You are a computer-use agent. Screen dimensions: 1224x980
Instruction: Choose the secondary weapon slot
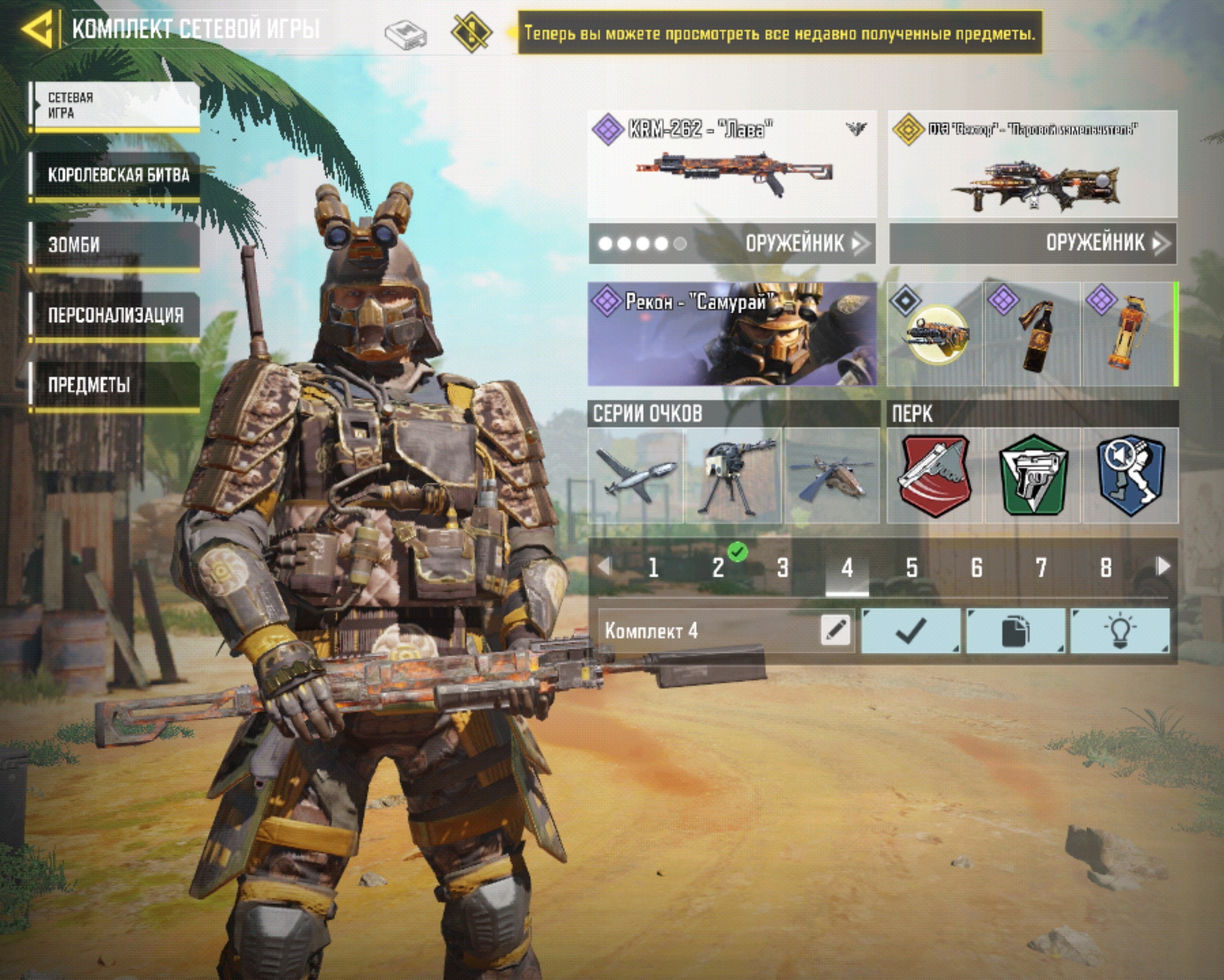tap(1033, 164)
